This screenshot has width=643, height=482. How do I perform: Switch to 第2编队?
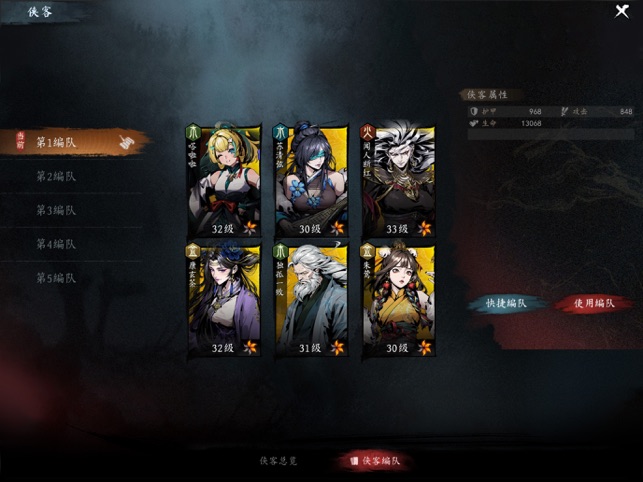(x=58, y=177)
